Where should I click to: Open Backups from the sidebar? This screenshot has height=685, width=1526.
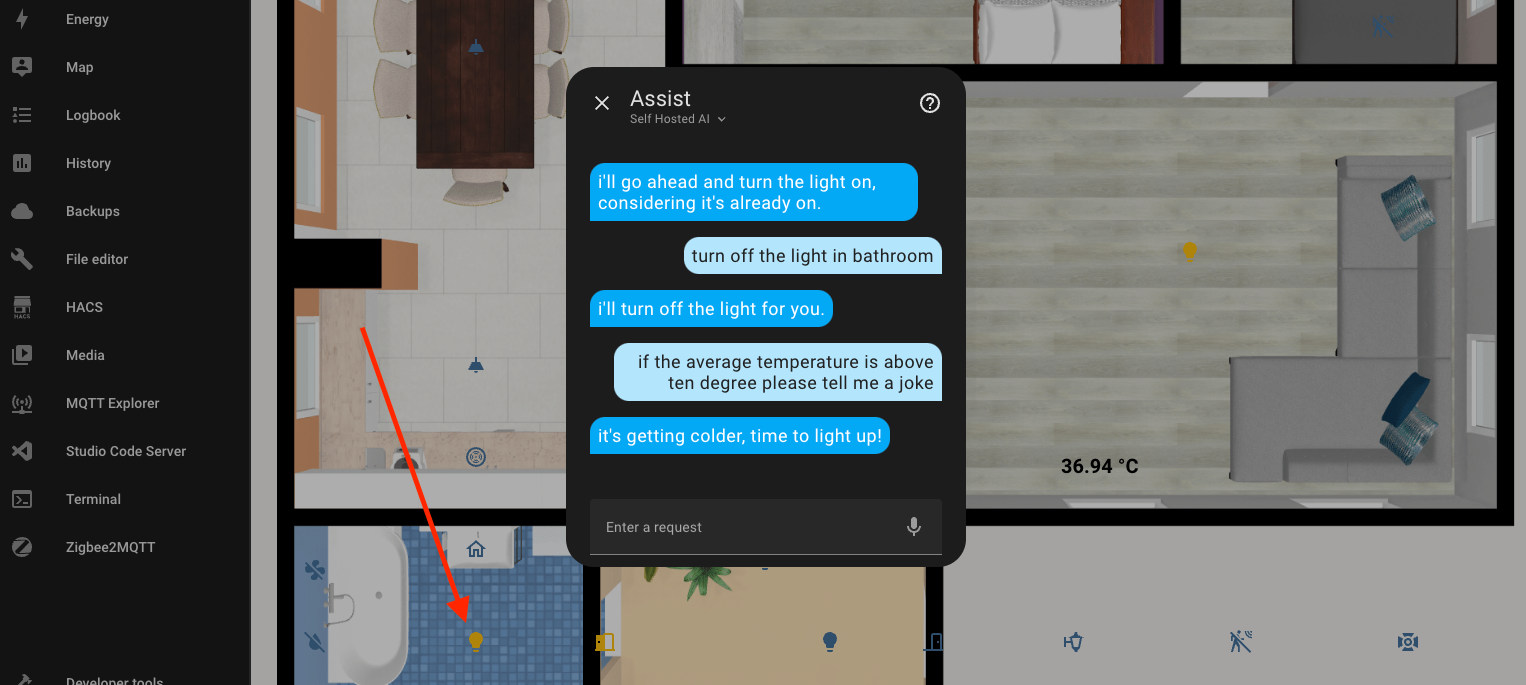point(92,211)
